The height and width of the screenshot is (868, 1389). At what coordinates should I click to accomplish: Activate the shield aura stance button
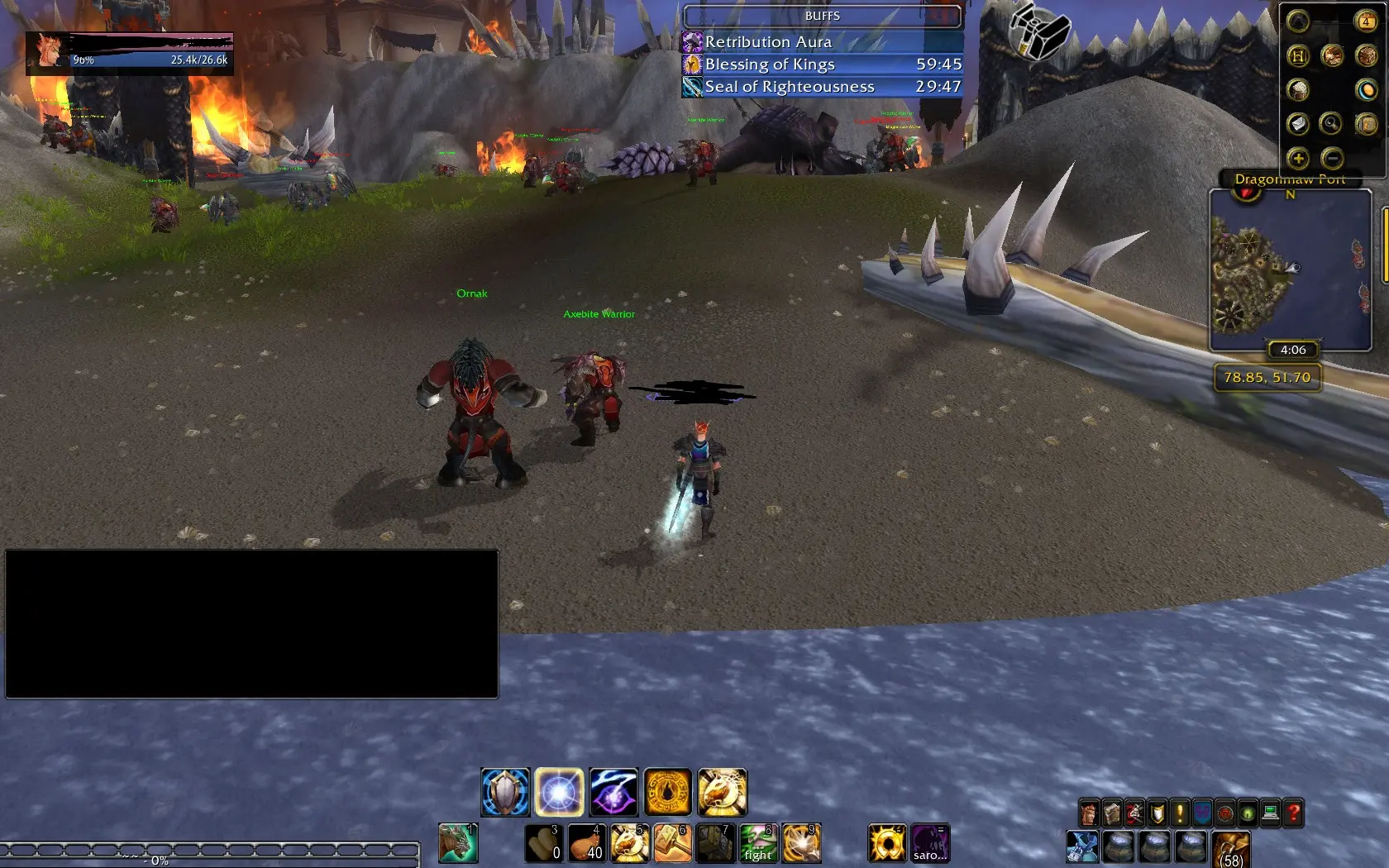click(x=505, y=792)
